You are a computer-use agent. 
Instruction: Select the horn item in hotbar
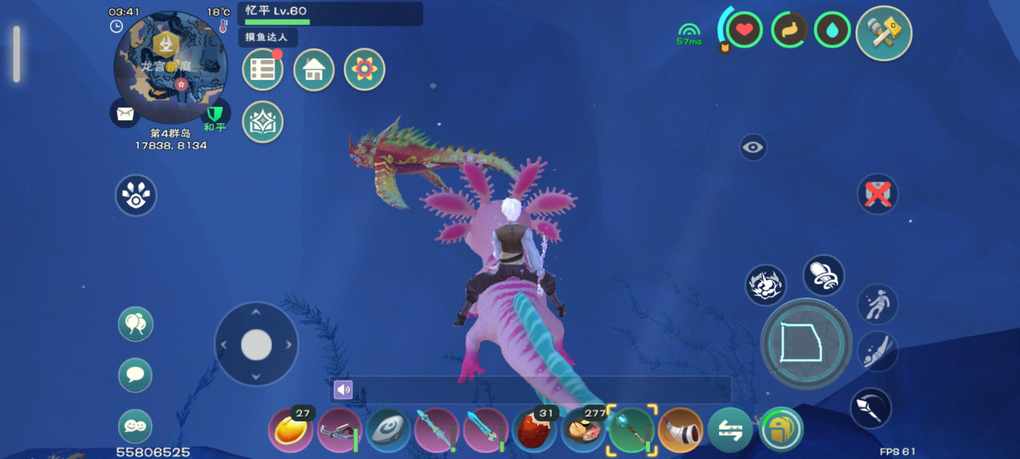tap(680, 431)
